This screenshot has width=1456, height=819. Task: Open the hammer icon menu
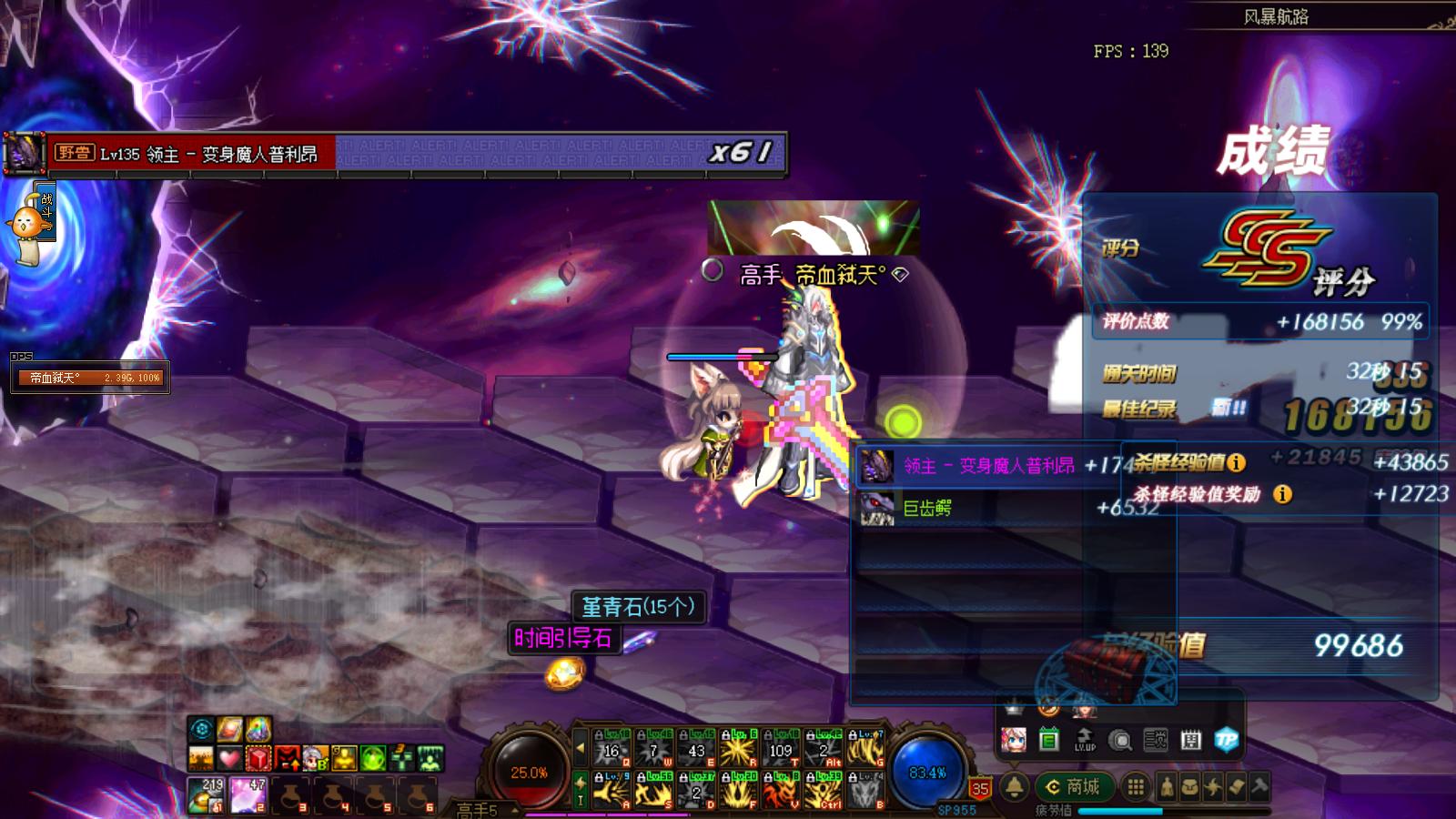(1259, 787)
